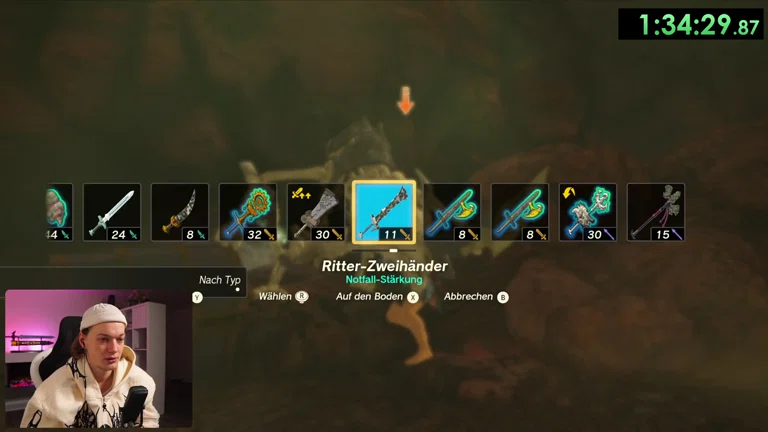
Task: Select the straight sword with durability 24
Action: (112, 212)
